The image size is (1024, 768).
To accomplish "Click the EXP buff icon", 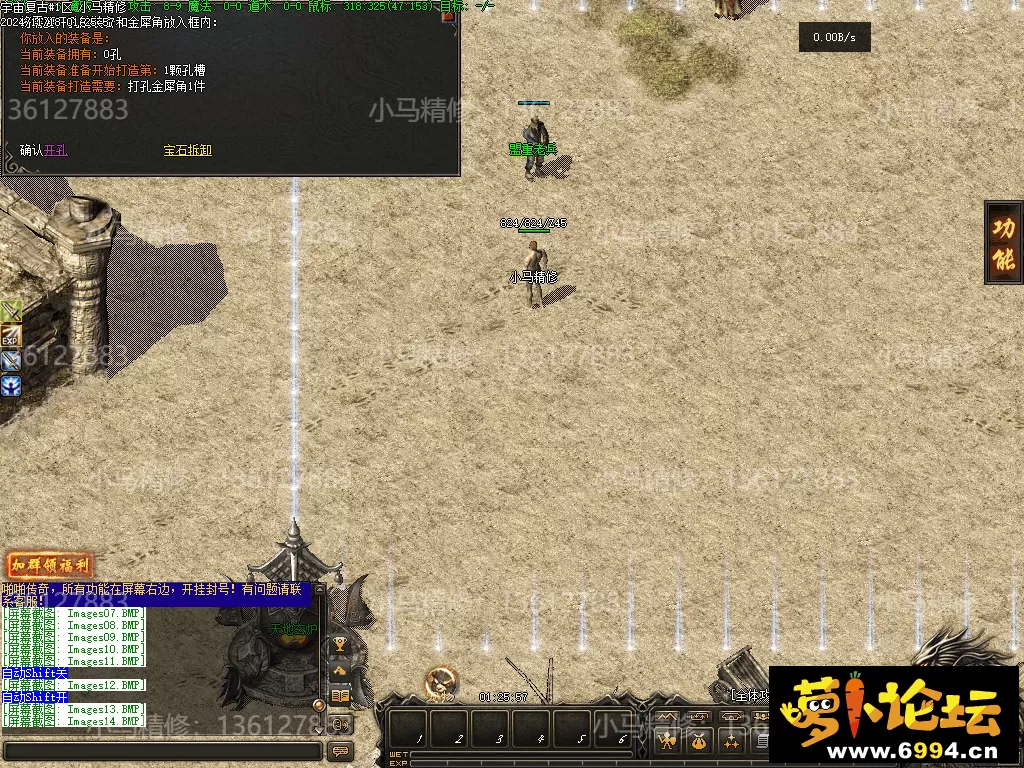I will 11,336.
